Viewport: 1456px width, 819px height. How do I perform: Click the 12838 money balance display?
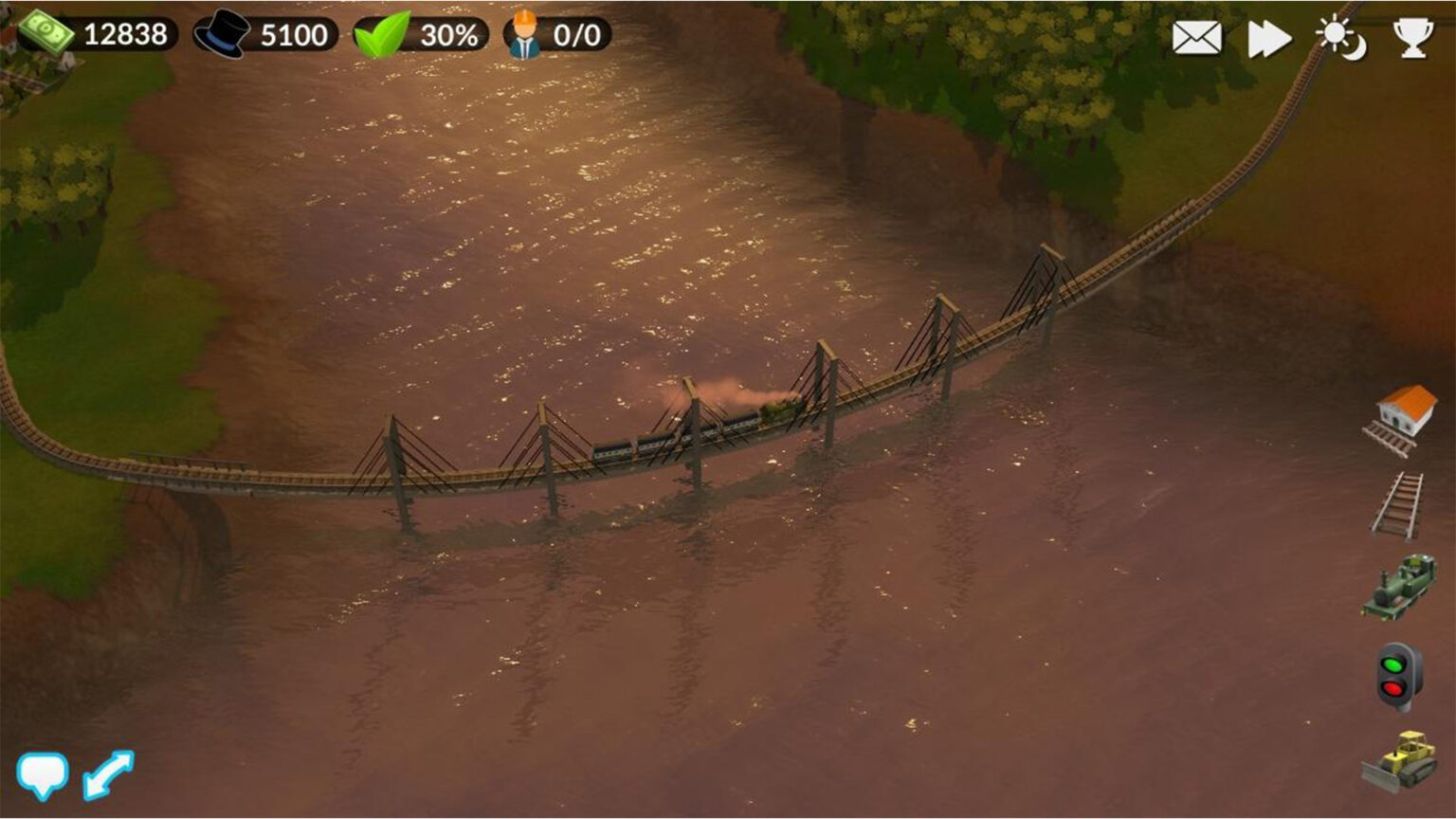coord(126,35)
